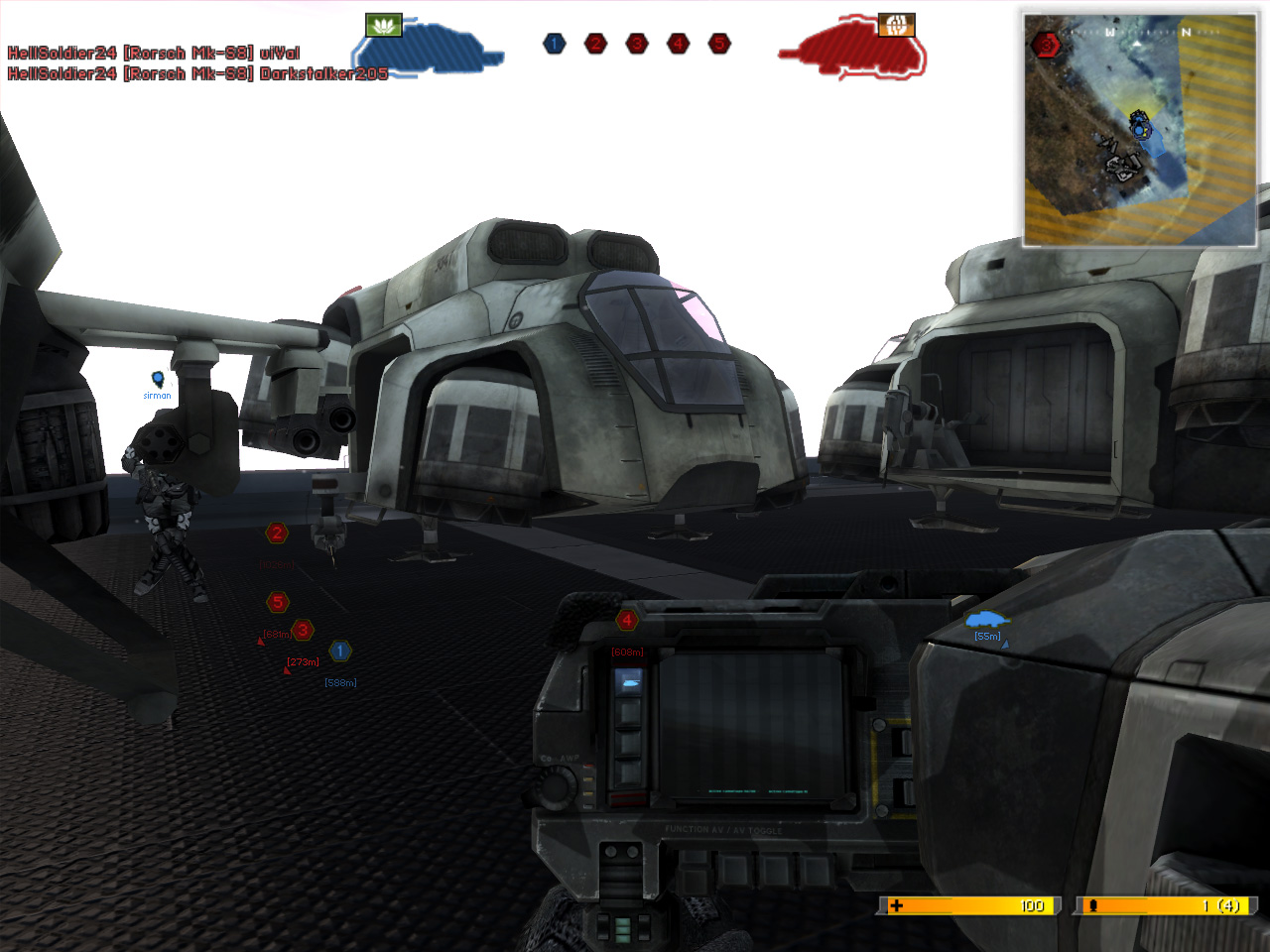
Task: Toggle red control point 5 in the top bar
Action: tap(718, 44)
